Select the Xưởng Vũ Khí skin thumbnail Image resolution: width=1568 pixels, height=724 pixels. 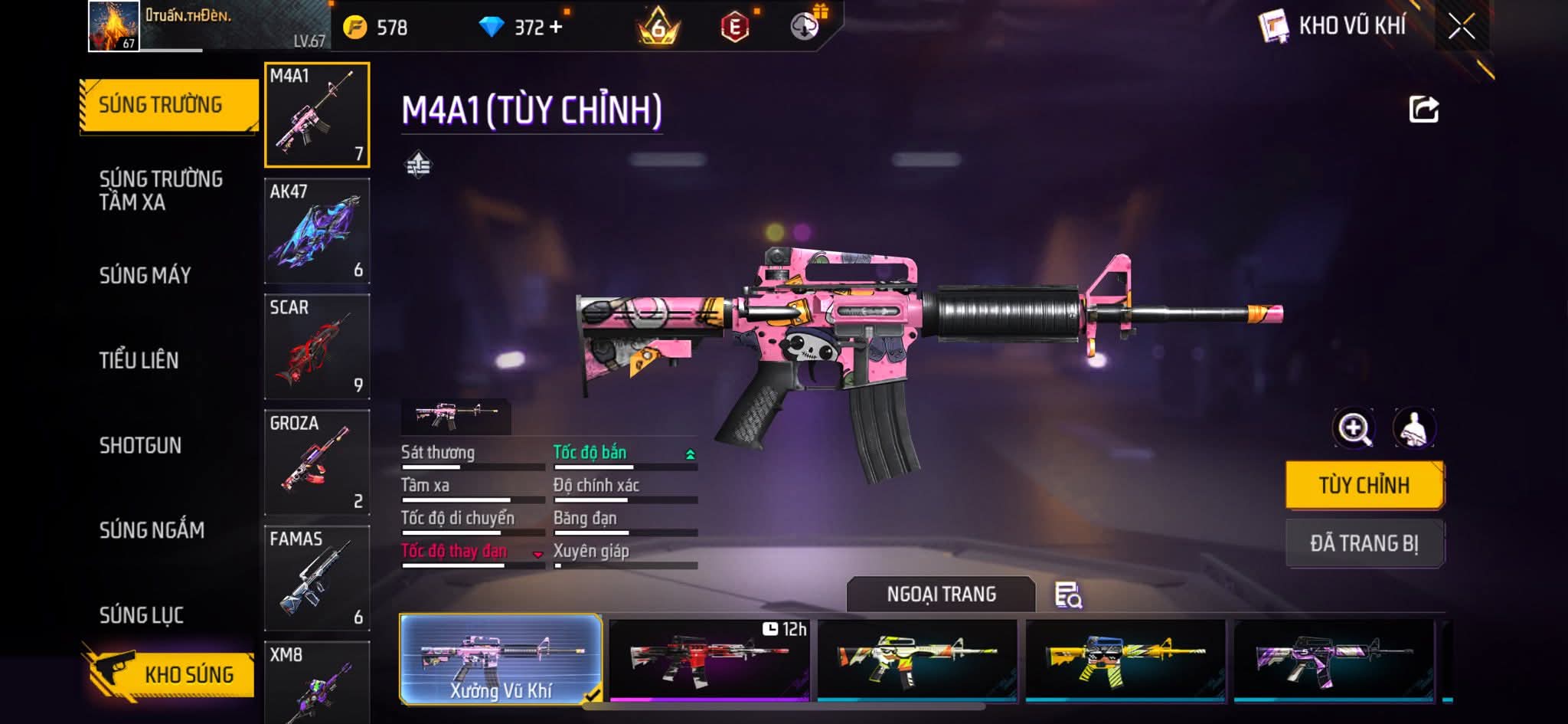tap(501, 659)
